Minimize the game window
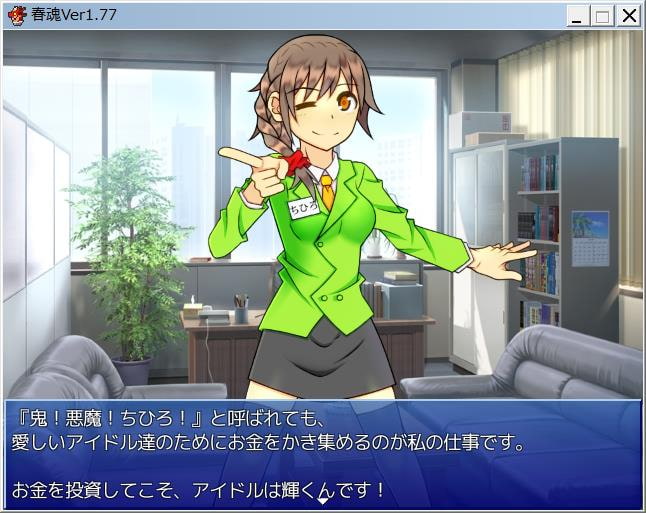The width and height of the screenshot is (646, 513). pos(578,15)
